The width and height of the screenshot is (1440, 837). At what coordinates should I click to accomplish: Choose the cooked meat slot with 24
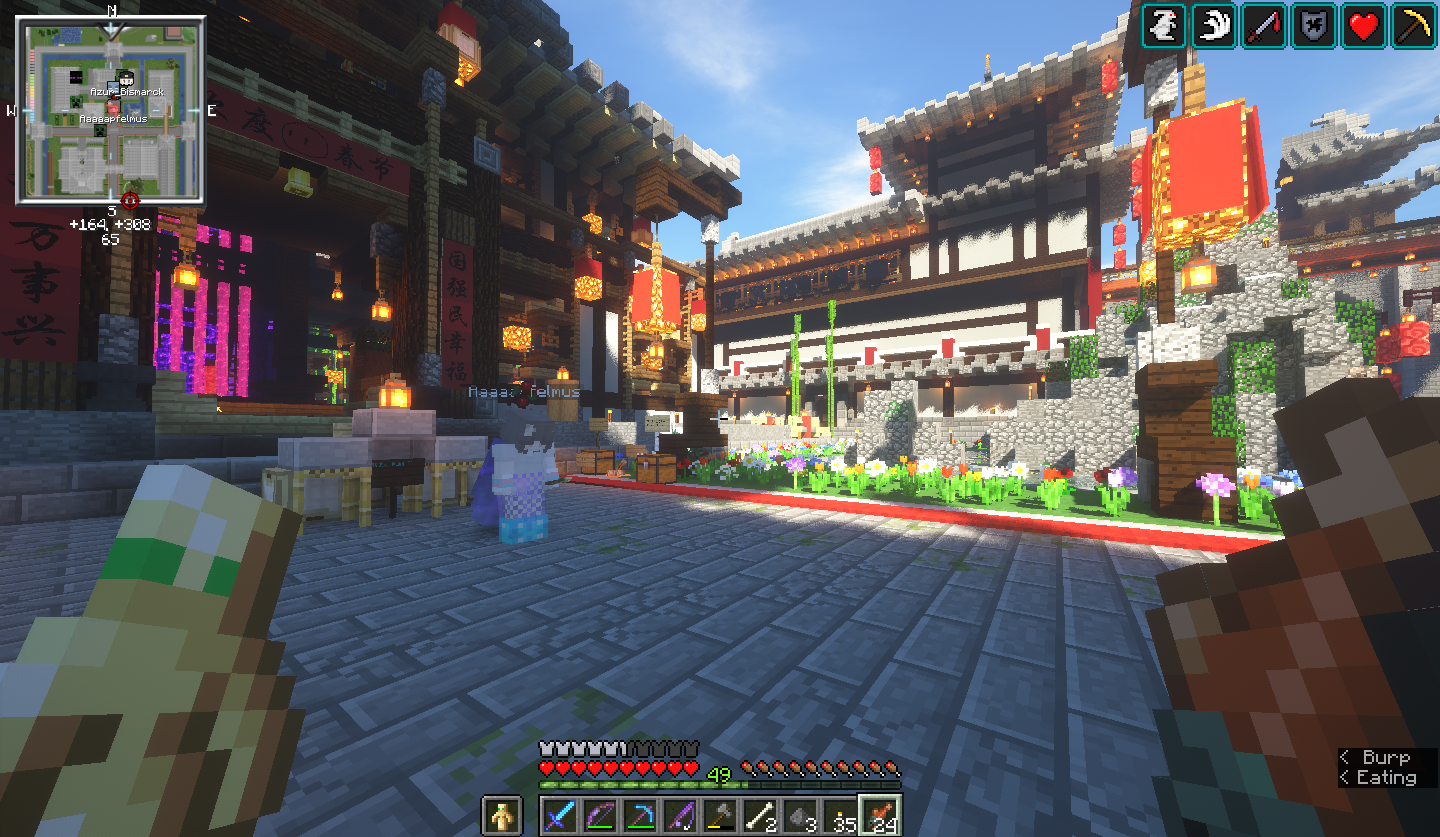pyautogui.click(x=880, y=815)
